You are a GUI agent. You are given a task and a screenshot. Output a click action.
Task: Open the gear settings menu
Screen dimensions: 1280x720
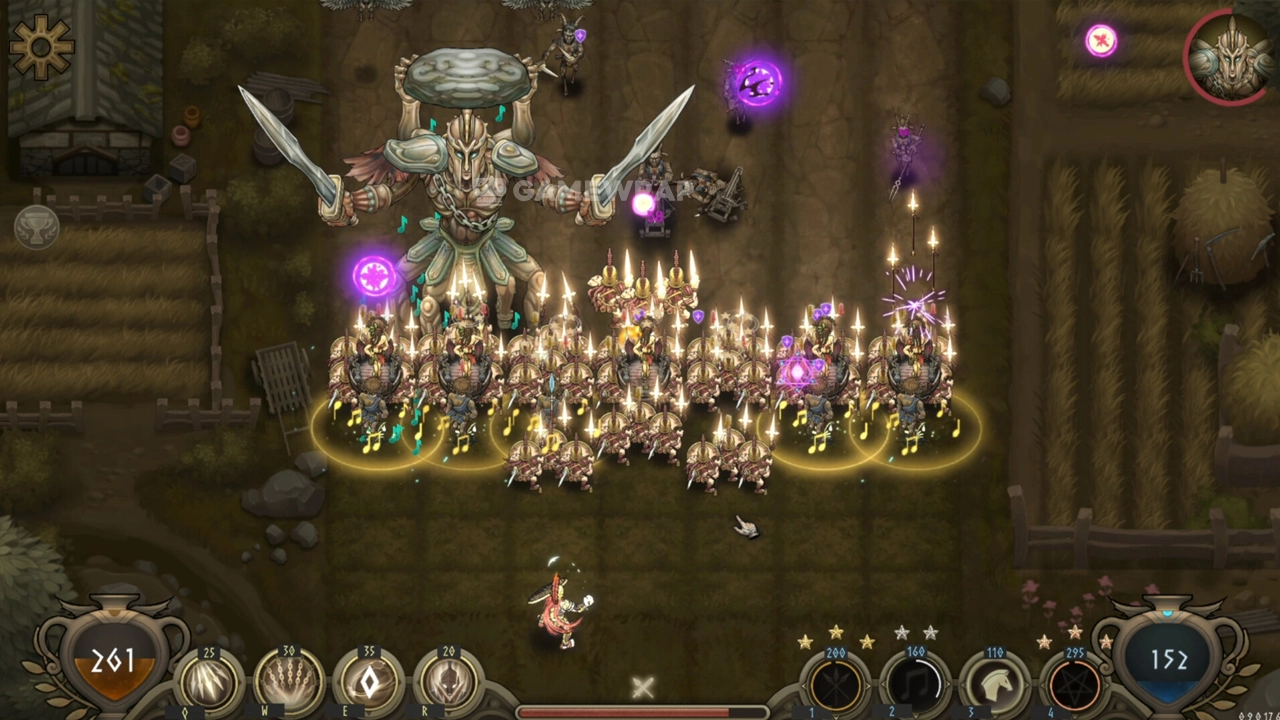42,47
